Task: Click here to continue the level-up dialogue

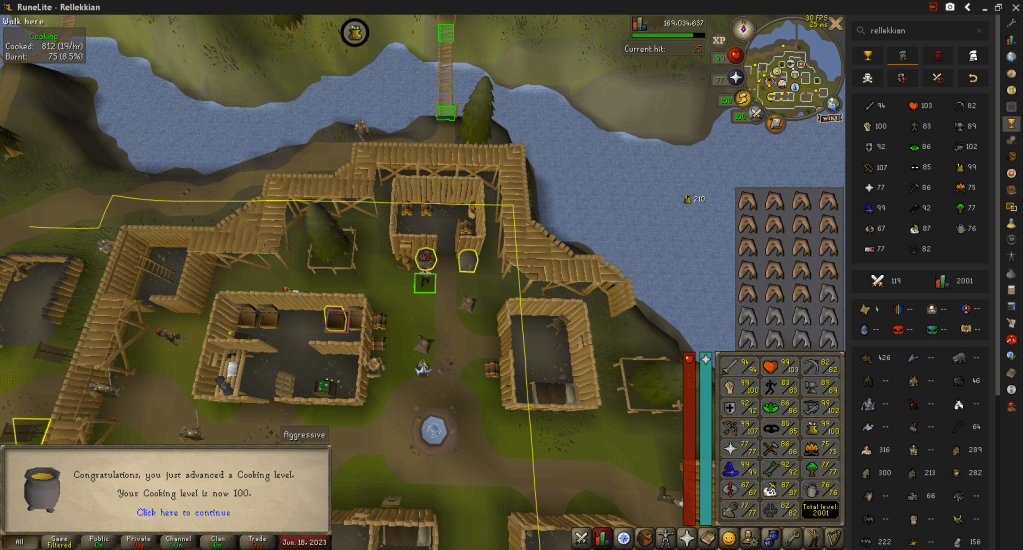Action: pos(183,512)
